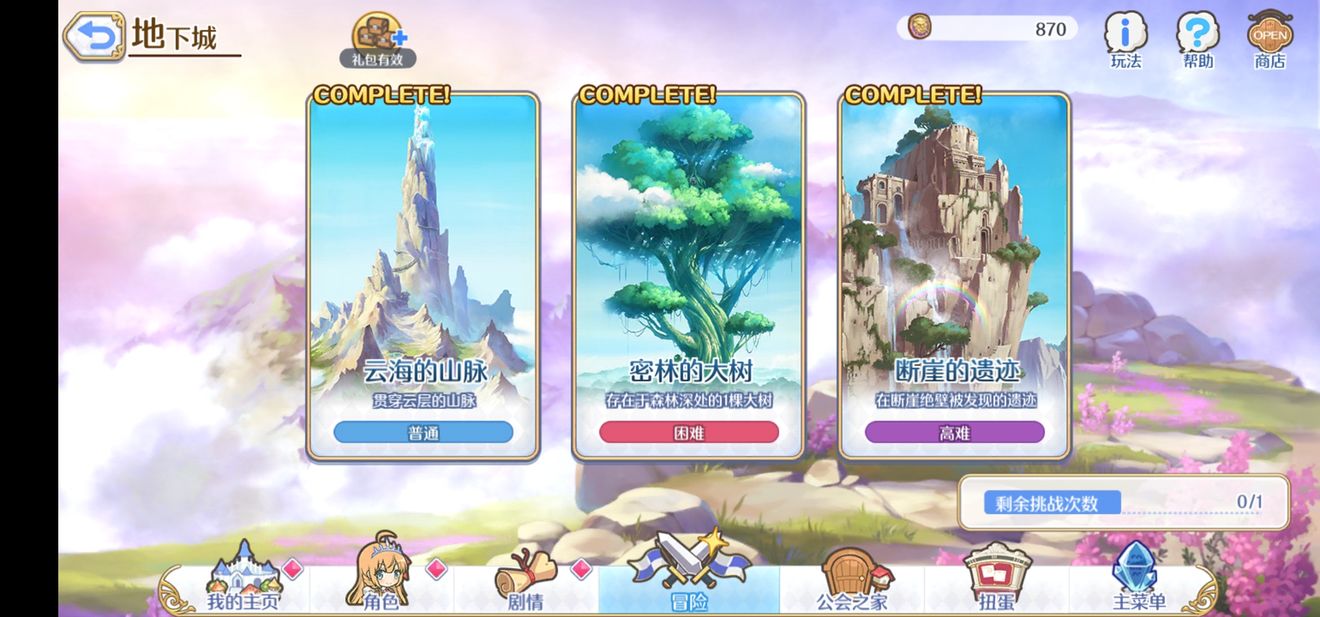Enter the 断崖的遗迹 very hard dungeon
1320x617 pixels.
tap(954, 276)
